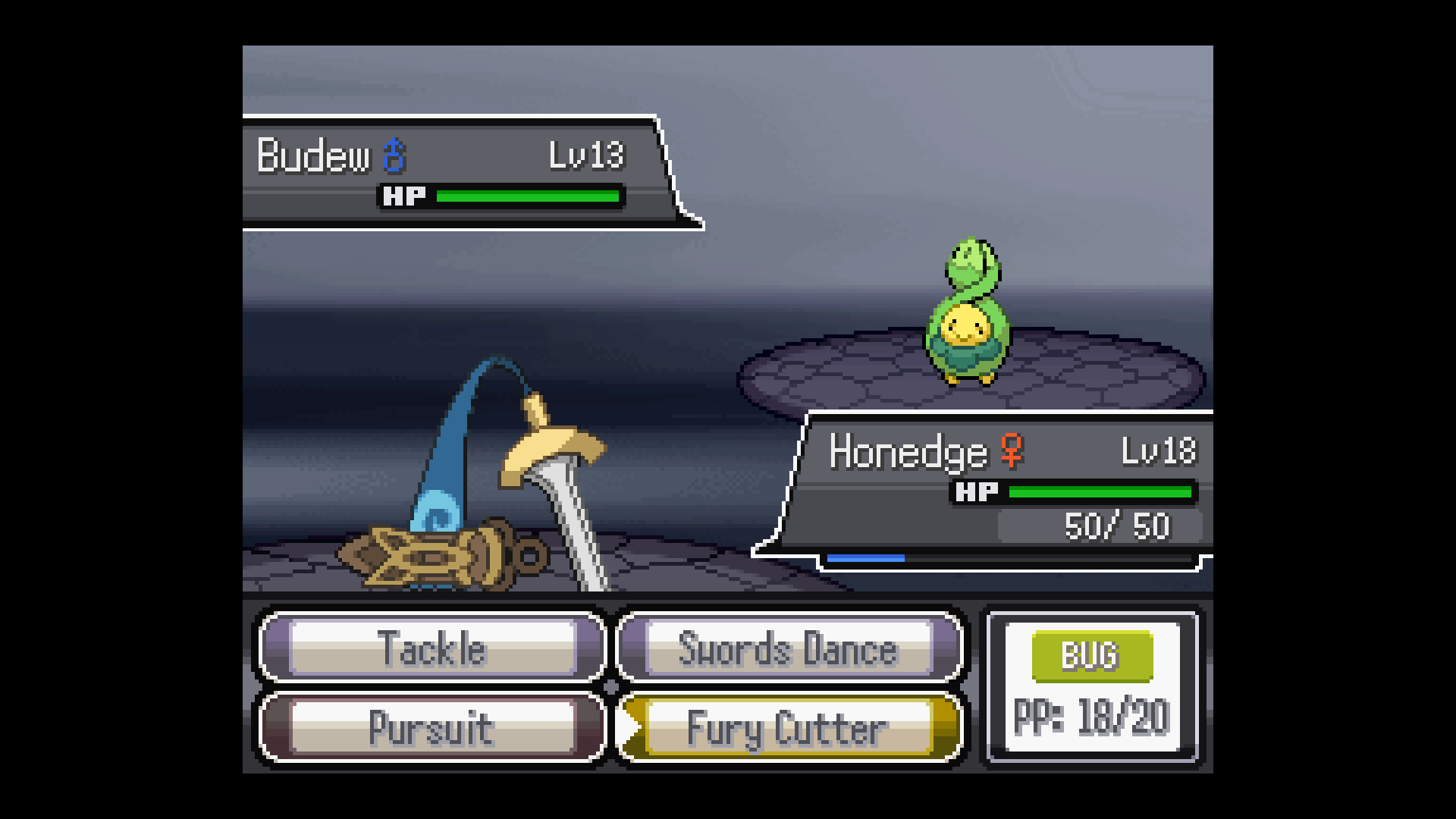This screenshot has height=819, width=1456.
Task: Pick the highlighted Fury Cutter move
Action: point(789,728)
